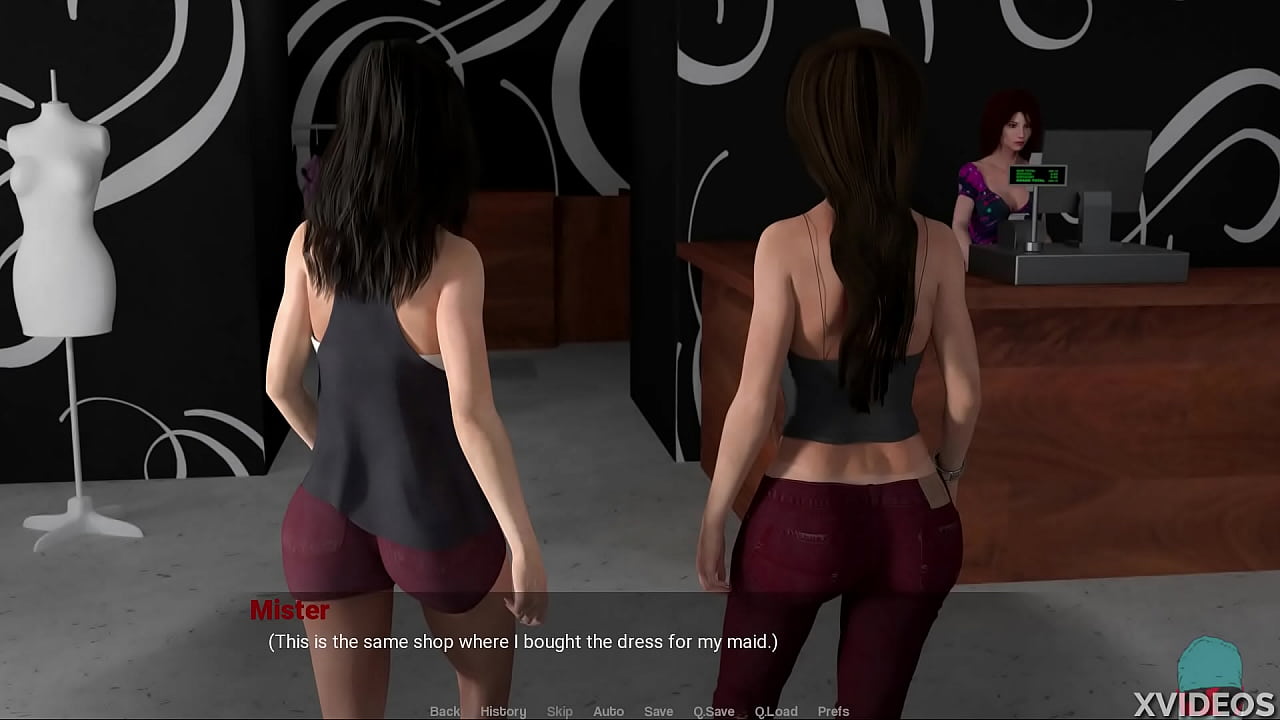Click the girl in burgundy shorts
The width and height of the screenshot is (1280, 720).
(390, 400)
